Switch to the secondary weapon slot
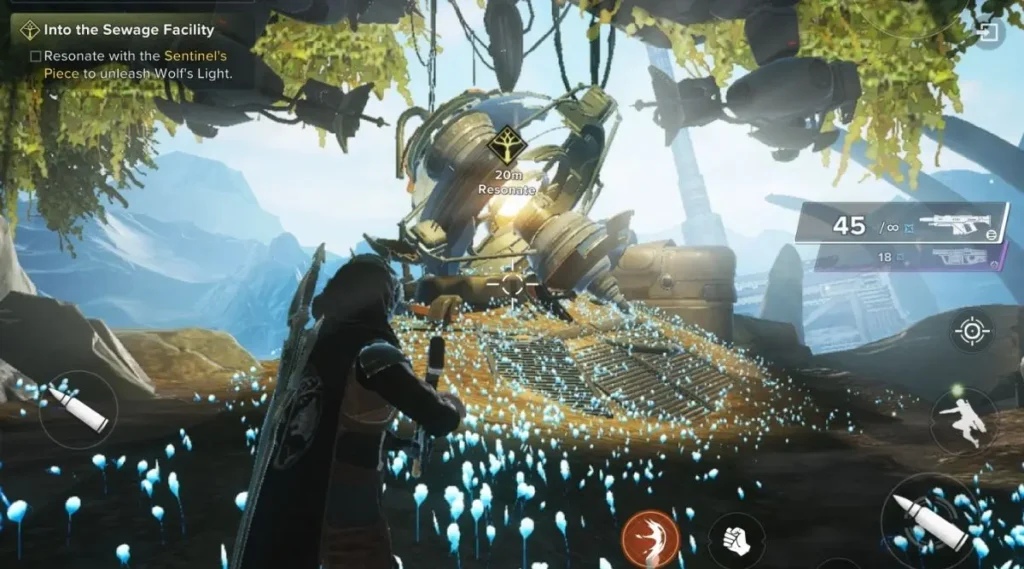Viewport: 1024px width, 569px height. (x=909, y=257)
